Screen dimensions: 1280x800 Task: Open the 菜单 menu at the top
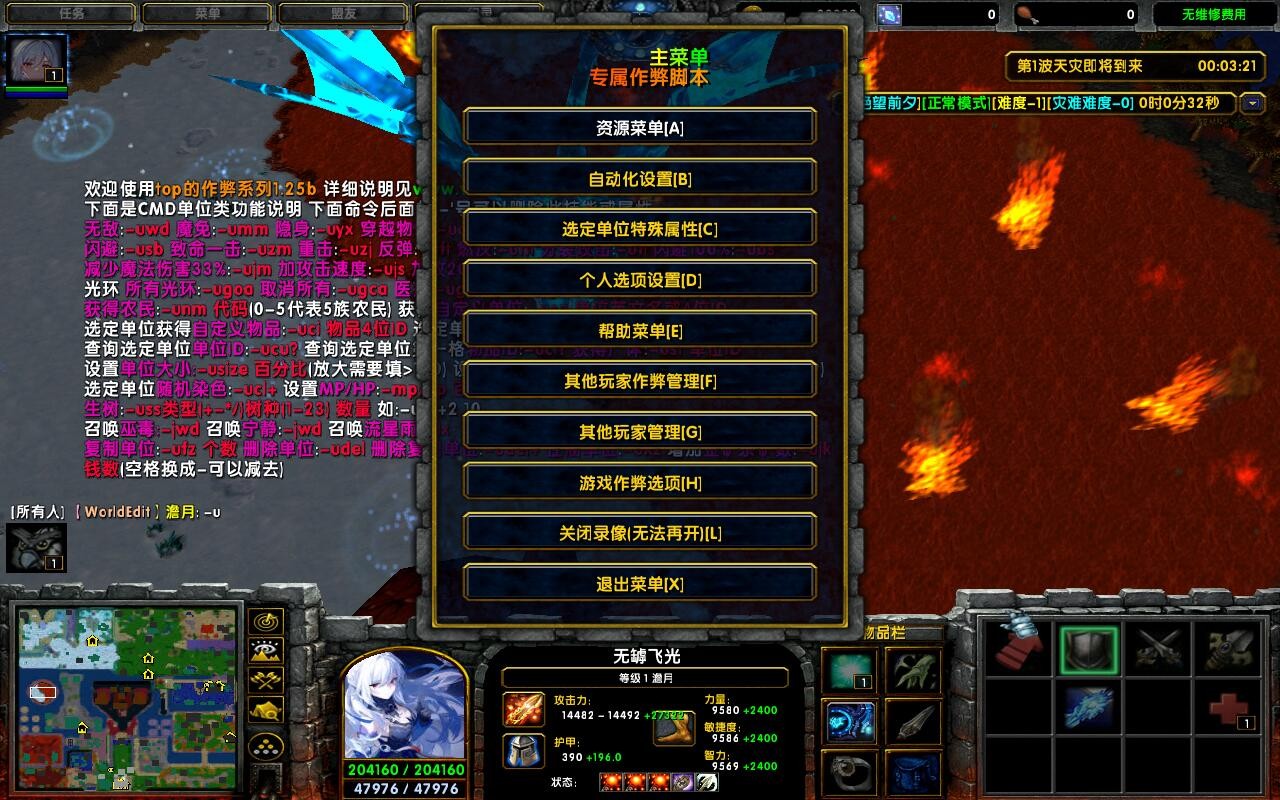[207, 13]
